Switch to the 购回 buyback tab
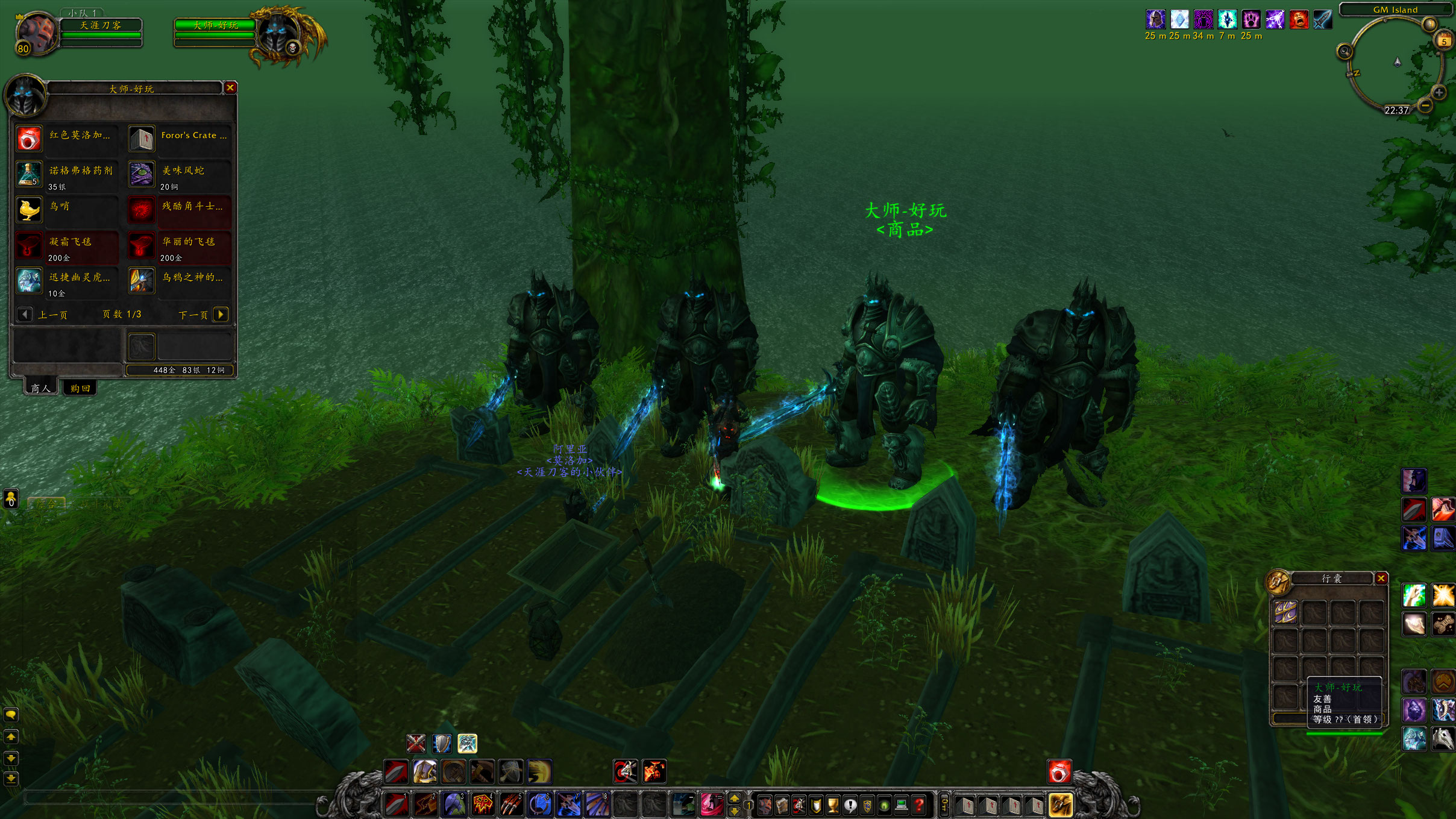Viewport: 1456px width, 819px height. click(80, 389)
